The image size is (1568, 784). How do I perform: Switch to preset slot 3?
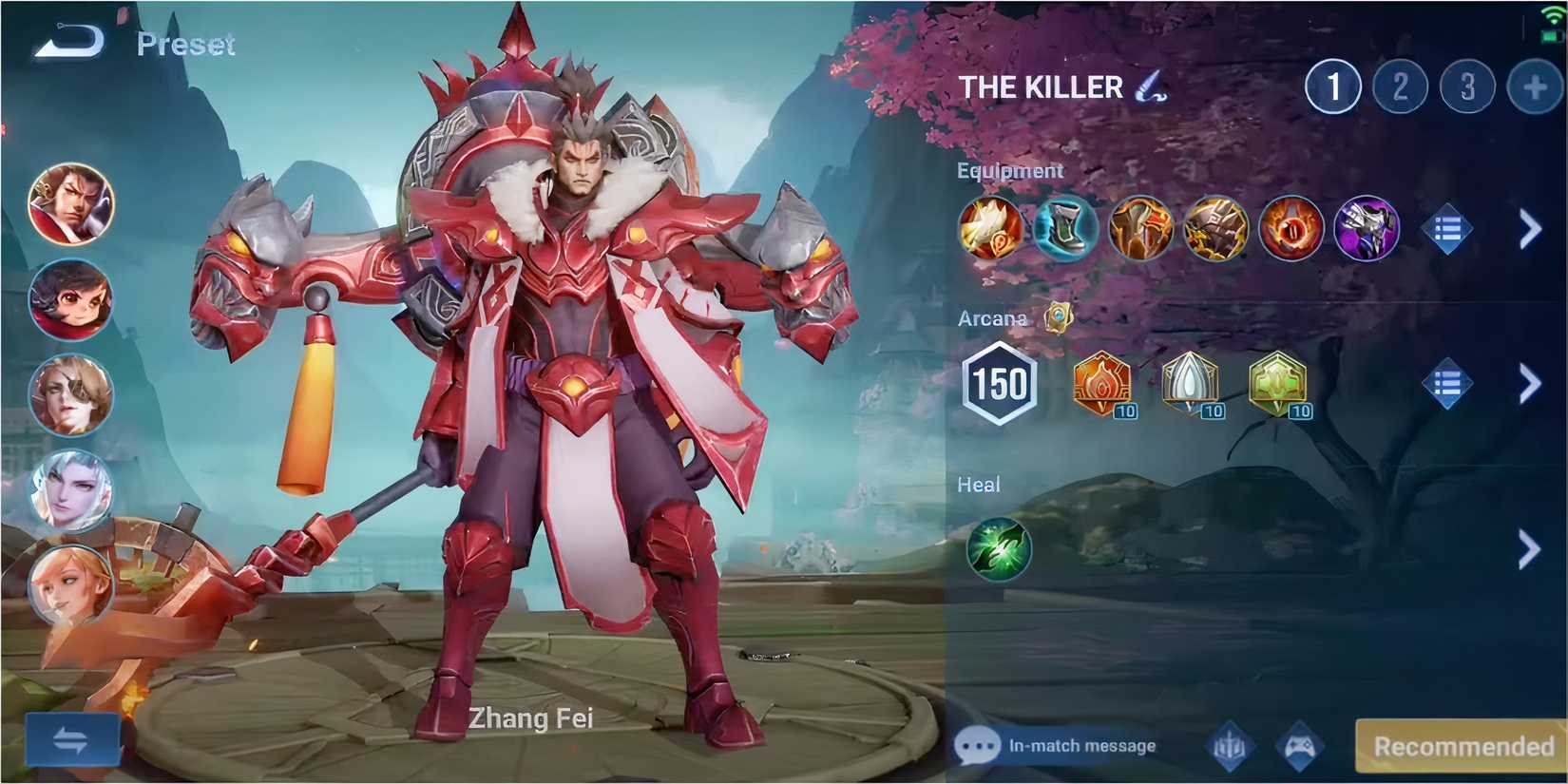[1466, 86]
